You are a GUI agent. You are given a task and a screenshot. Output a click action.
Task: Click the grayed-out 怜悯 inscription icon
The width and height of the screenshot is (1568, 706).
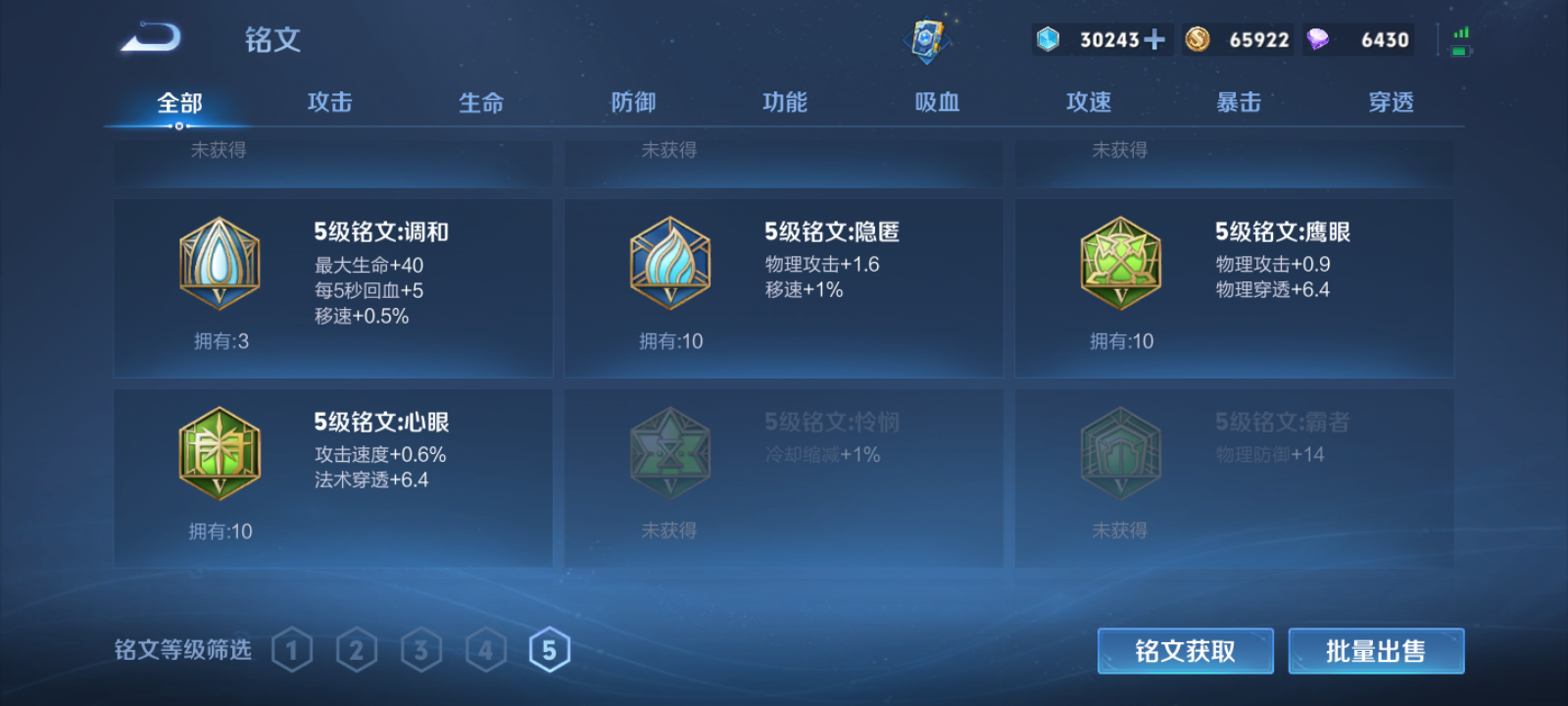pos(669,452)
